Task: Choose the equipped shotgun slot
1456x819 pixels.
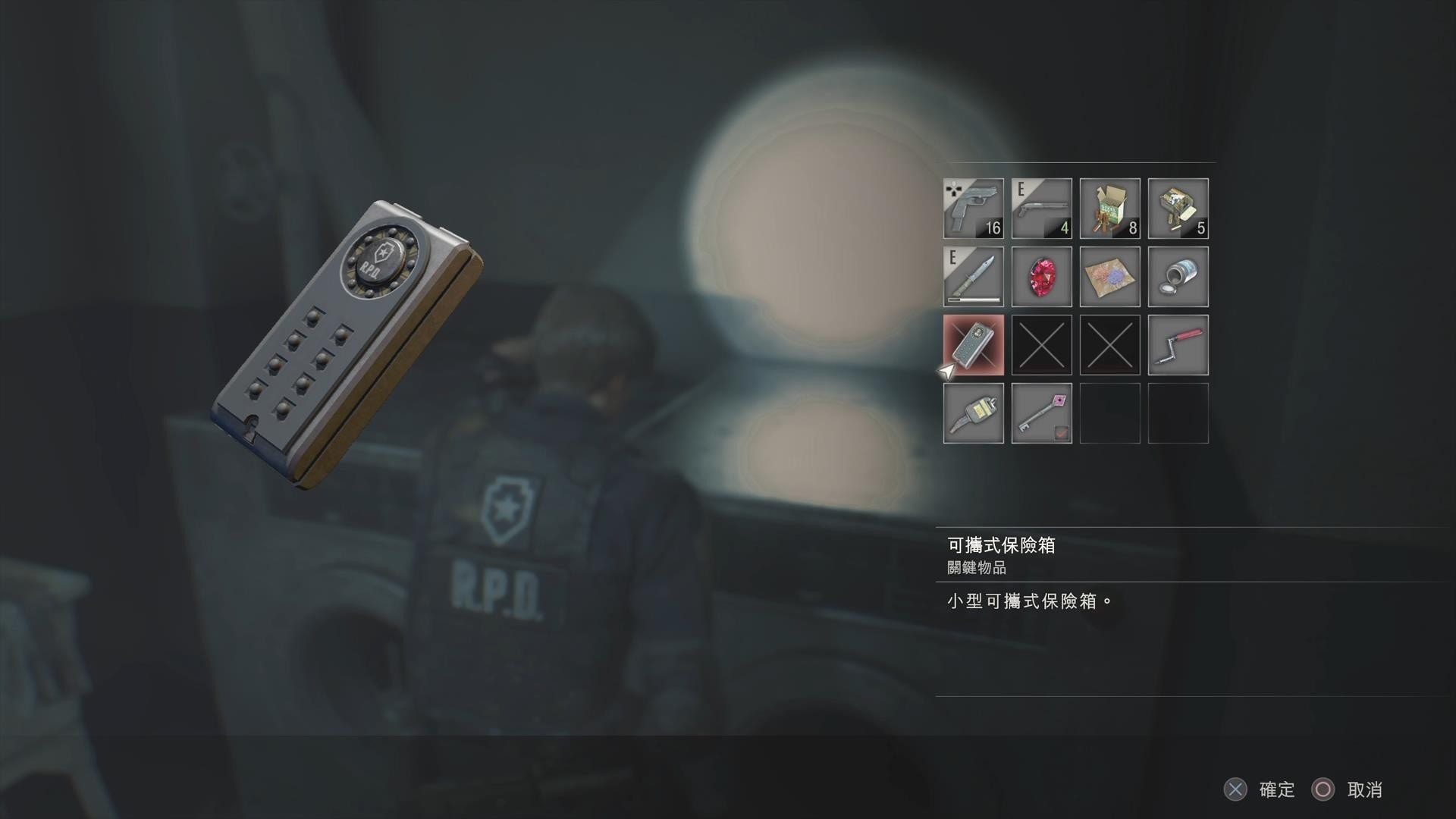Action: coord(1041,209)
